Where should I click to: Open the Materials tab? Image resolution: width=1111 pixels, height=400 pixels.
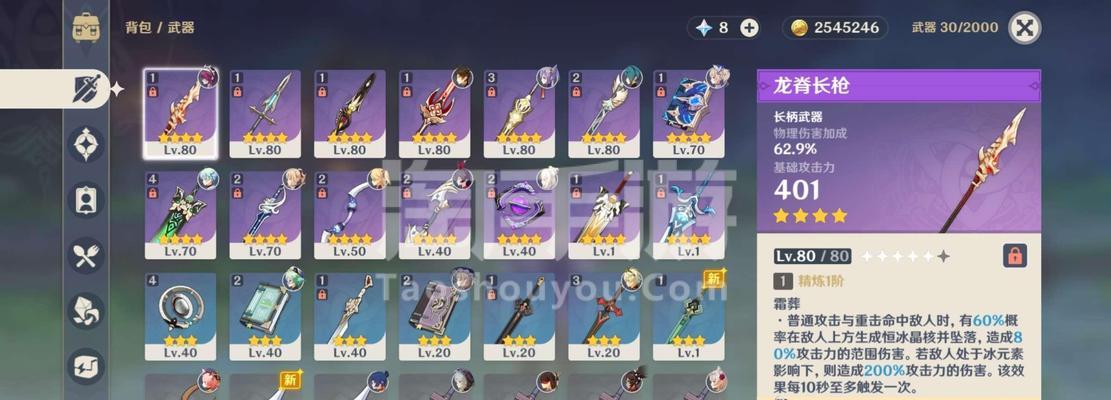(x=86, y=310)
